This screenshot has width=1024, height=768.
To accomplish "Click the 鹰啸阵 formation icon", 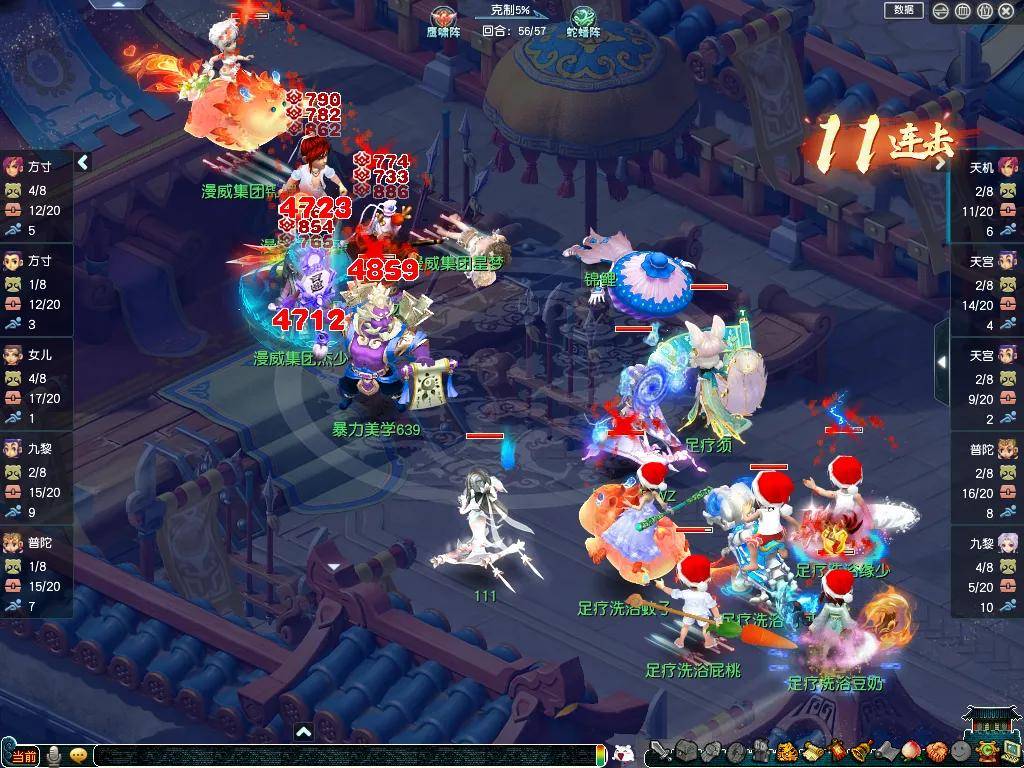I will pyautogui.click(x=441, y=16).
